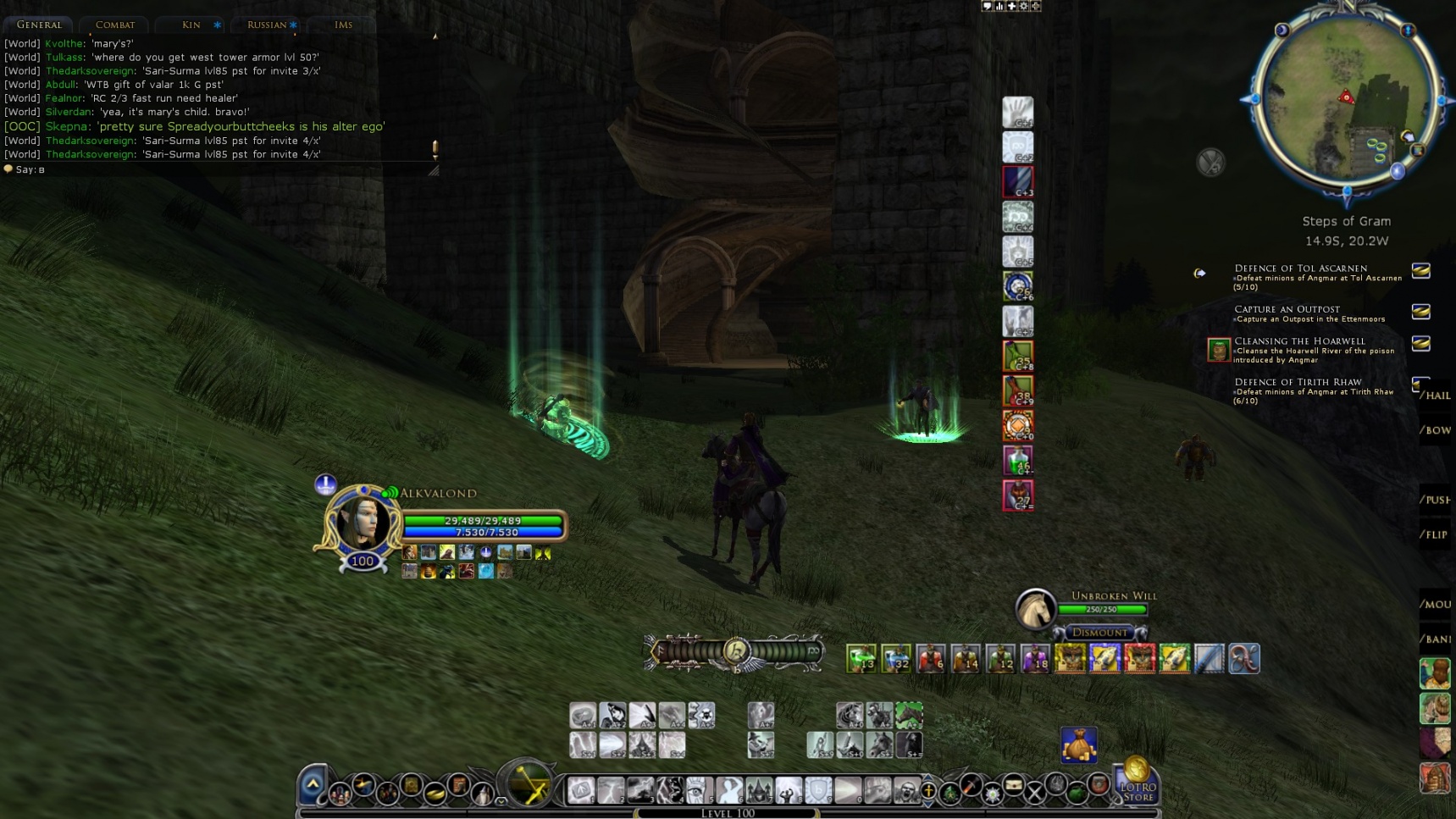This screenshot has width=1456, height=819.
Task: Select the Kin chat tab
Action: click(x=191, y=25)
